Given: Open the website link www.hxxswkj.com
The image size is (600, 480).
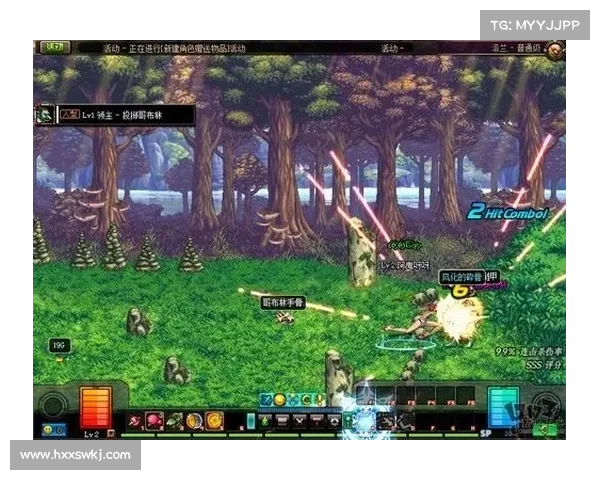Looking at the screenshot, I should tap(75, 455).
